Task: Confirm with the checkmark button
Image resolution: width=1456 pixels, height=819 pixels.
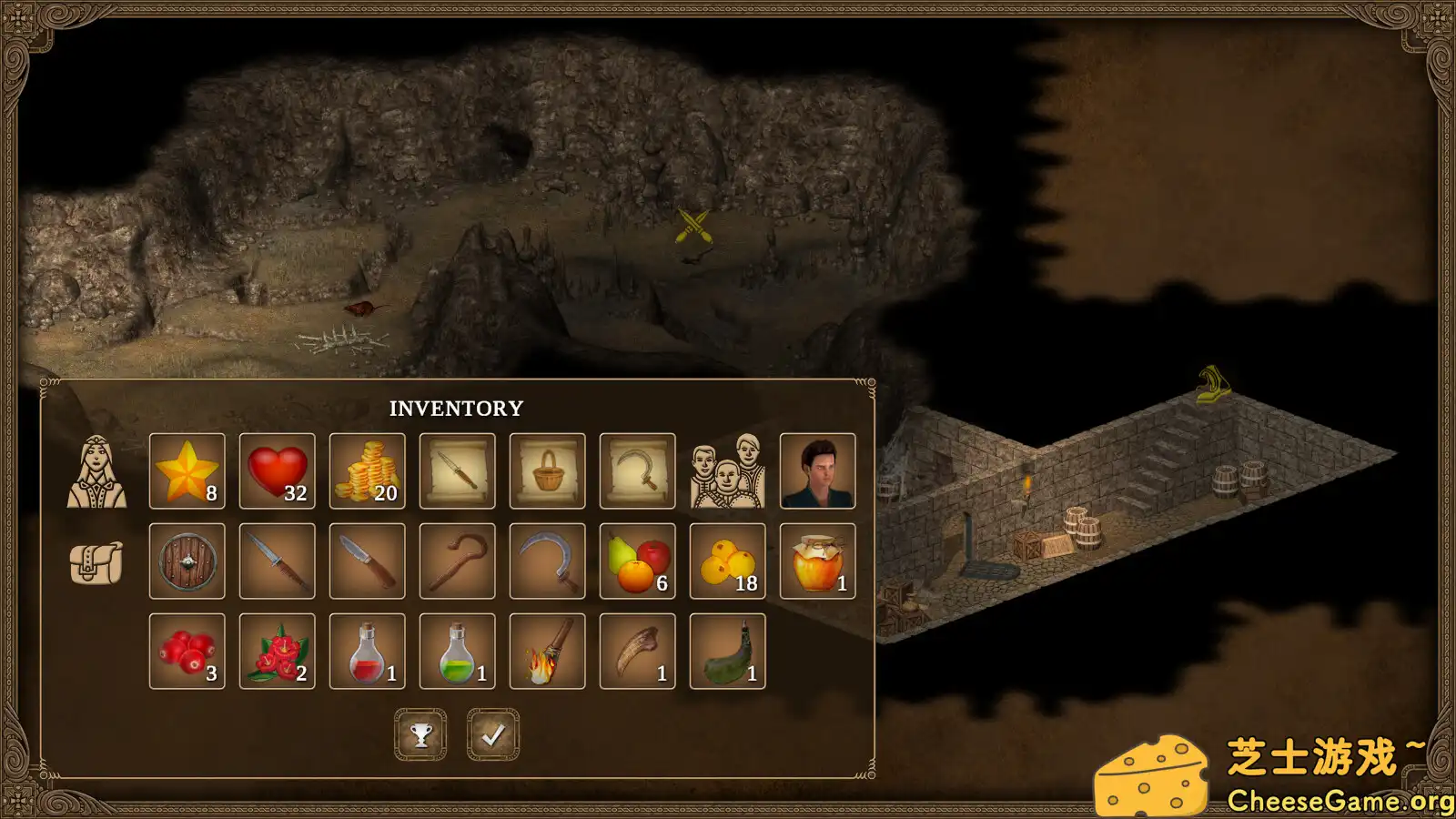Action: pyautogui.click(x=493, y=734)
